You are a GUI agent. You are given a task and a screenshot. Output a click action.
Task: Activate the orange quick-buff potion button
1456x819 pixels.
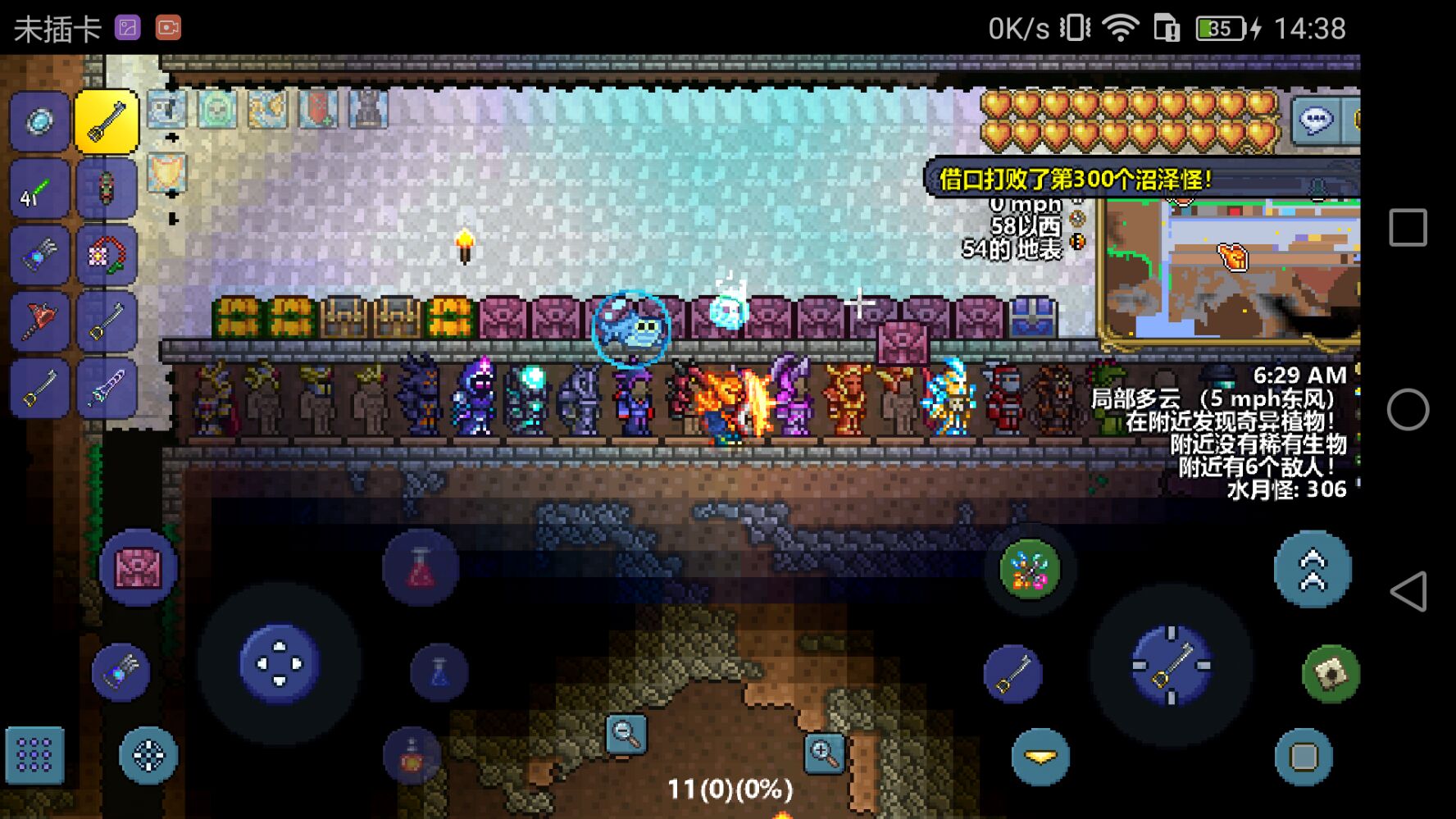point(412,756)
